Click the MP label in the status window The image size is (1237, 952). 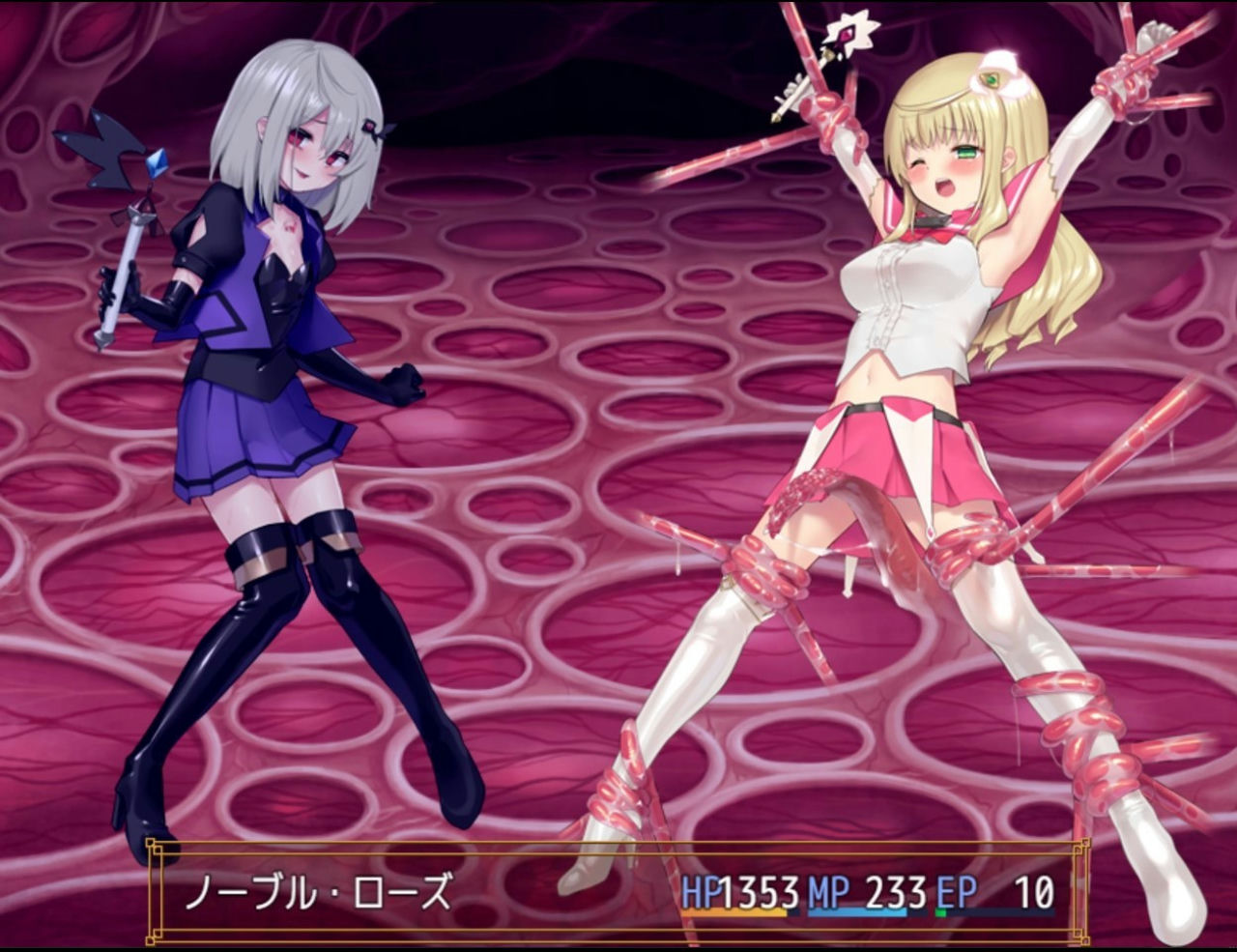coord(826,891)
